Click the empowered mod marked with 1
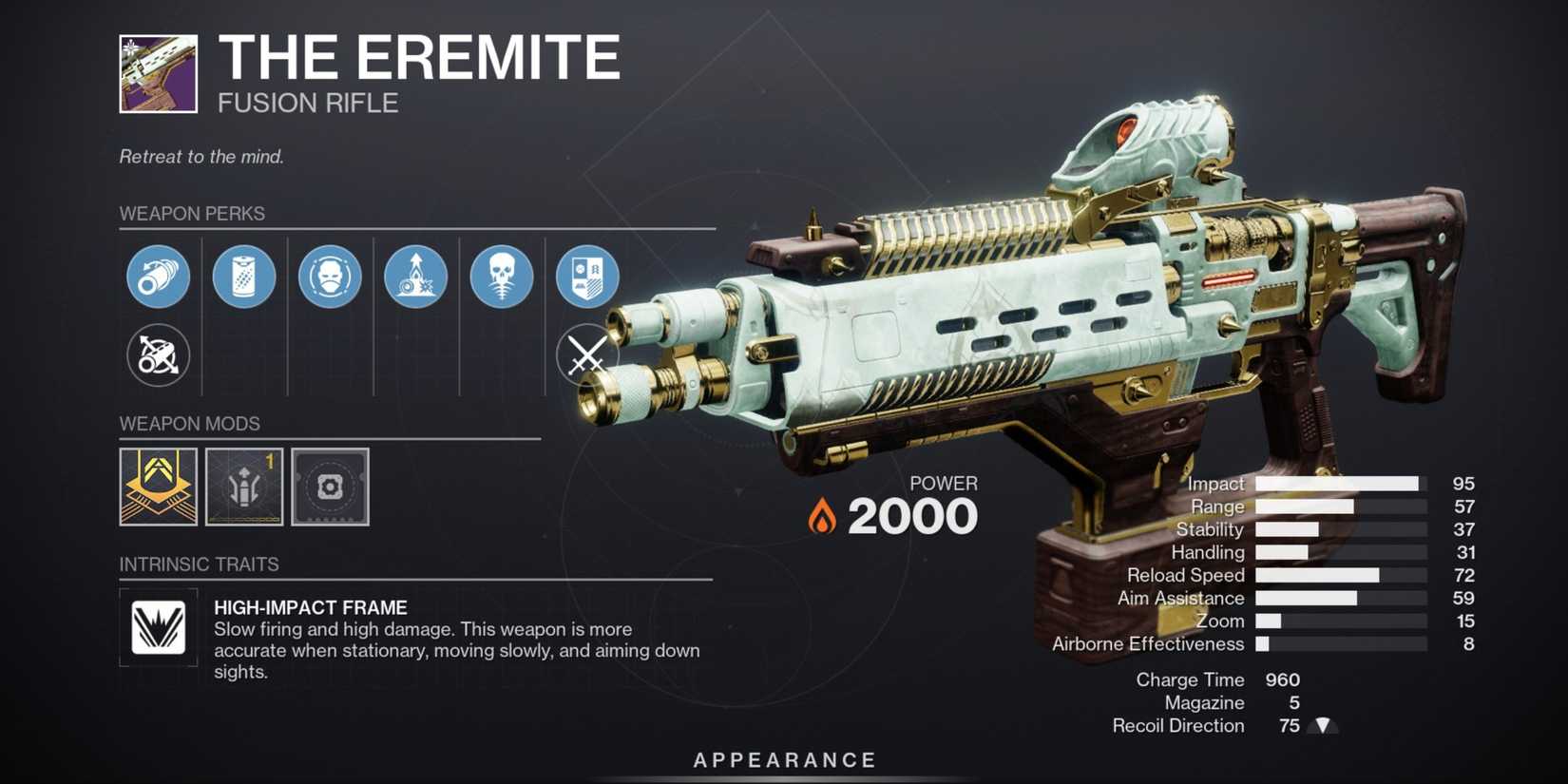 (x=243, y=488)
